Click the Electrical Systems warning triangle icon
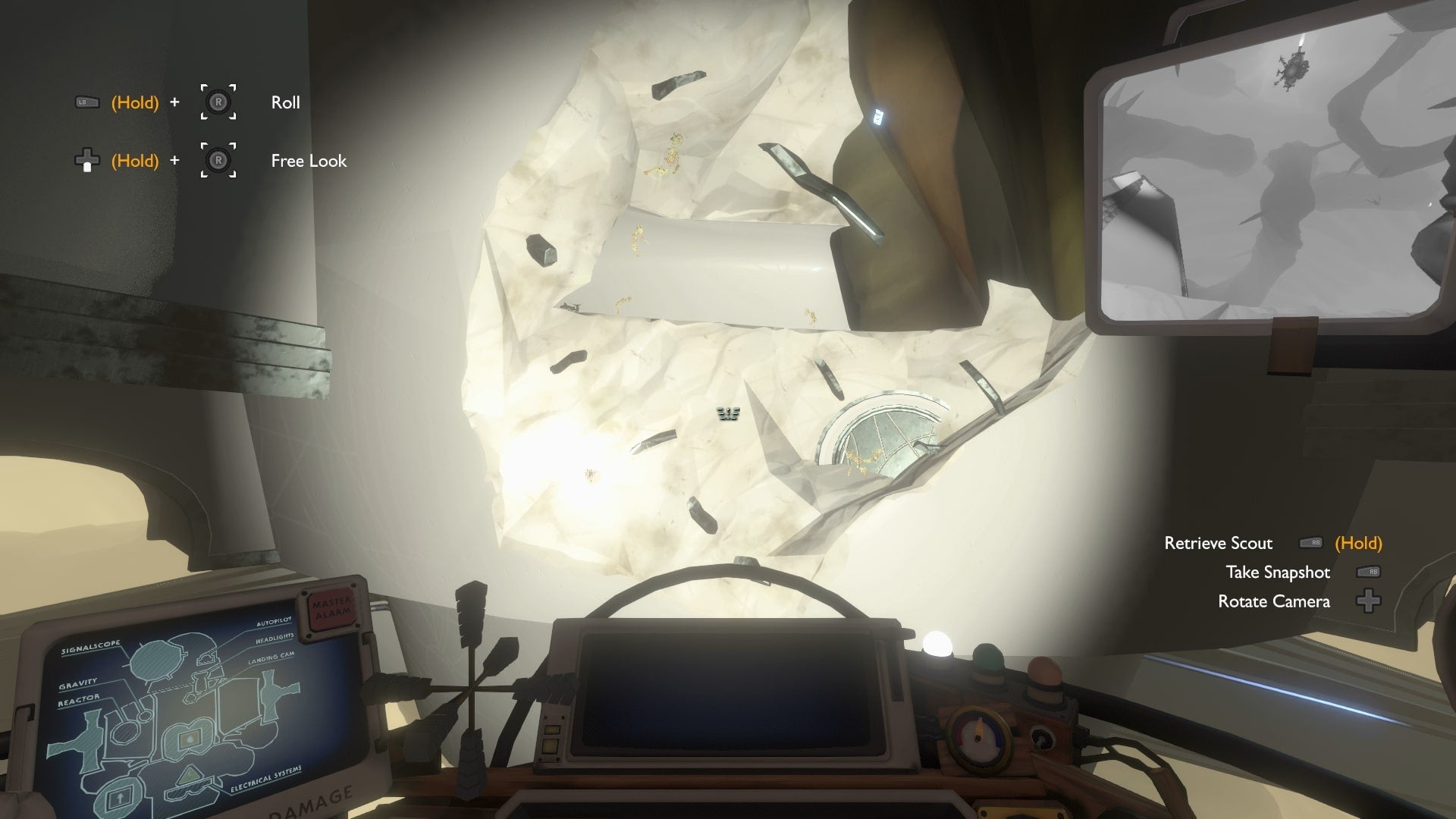Image resolution: width=1456 pixels, height=819 pixels. pyautogui.click(x=188, y=775)
